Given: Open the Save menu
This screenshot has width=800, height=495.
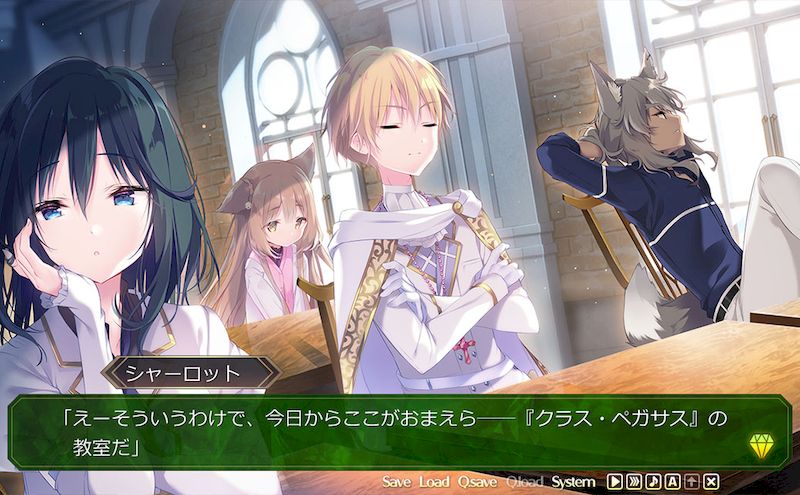Looking at the screenshot, I should click(396, 482).
